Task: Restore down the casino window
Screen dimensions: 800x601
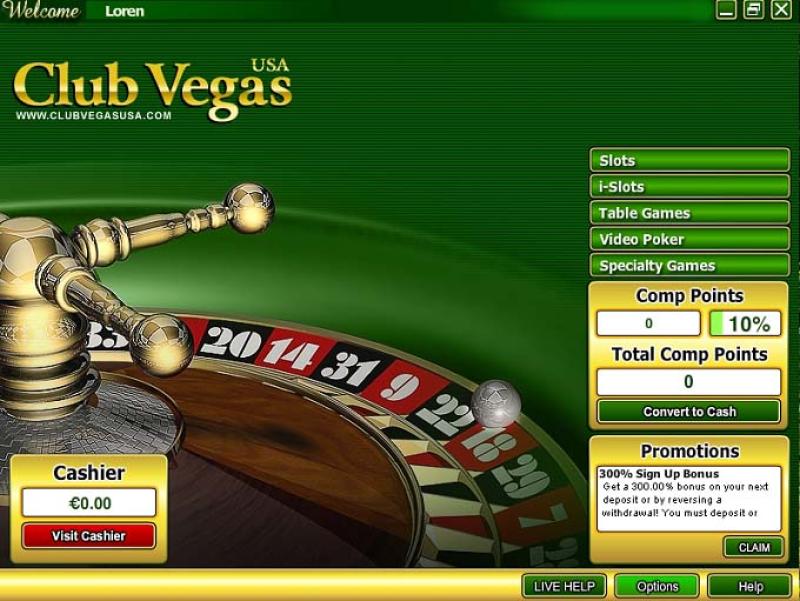Action: [753, 10]
